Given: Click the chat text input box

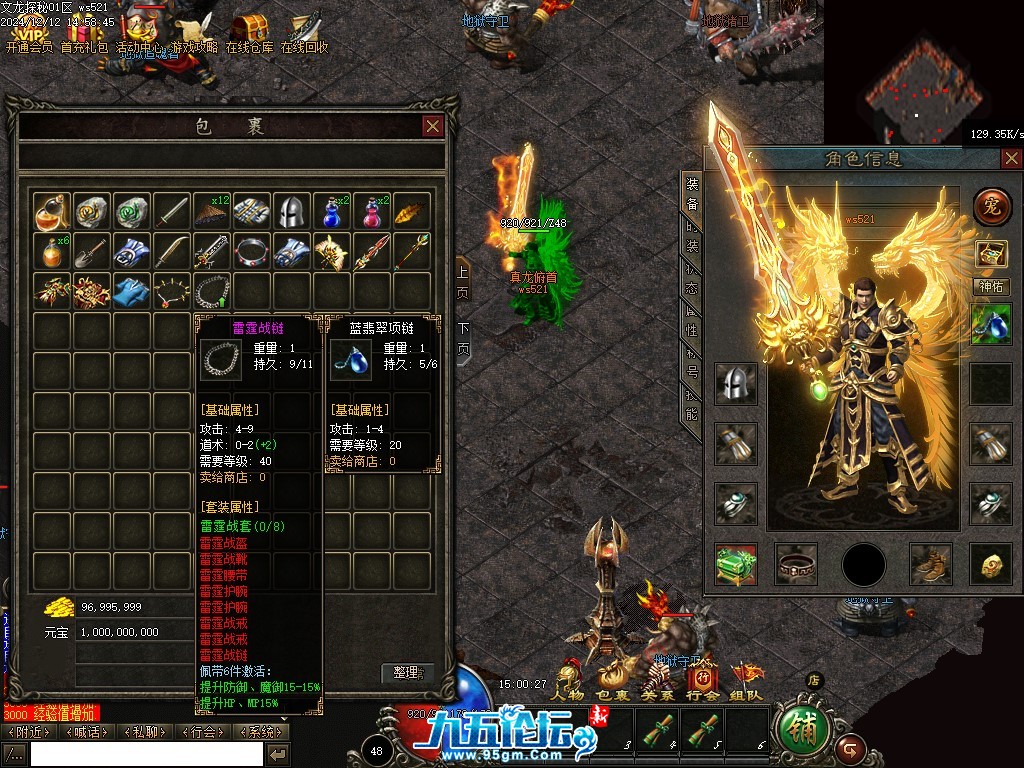Looking at the screenshot, I should [x=146, y=754].
